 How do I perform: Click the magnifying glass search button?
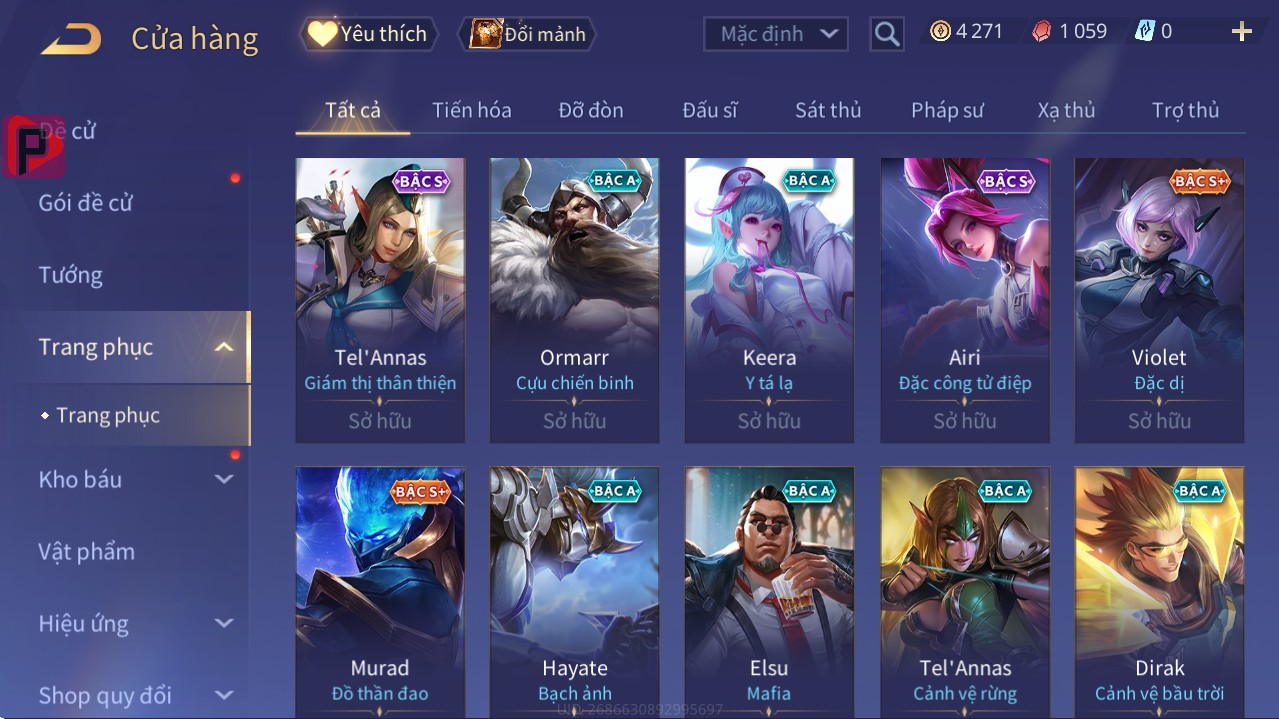coord(886,34)
